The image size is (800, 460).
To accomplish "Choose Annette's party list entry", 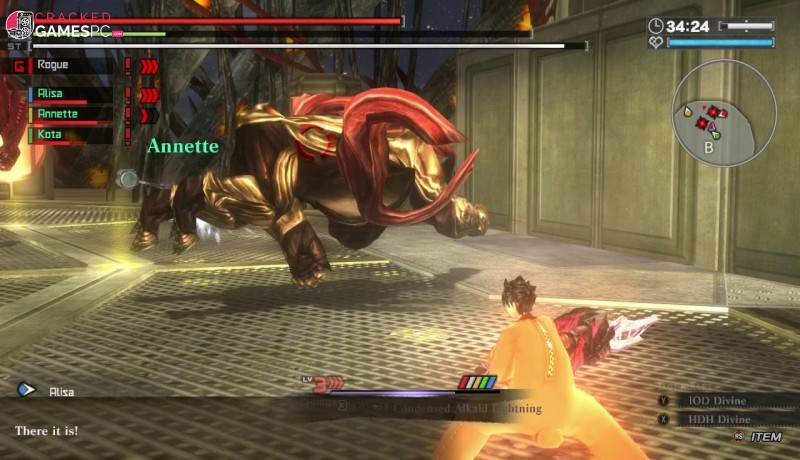I will [57, 114].
